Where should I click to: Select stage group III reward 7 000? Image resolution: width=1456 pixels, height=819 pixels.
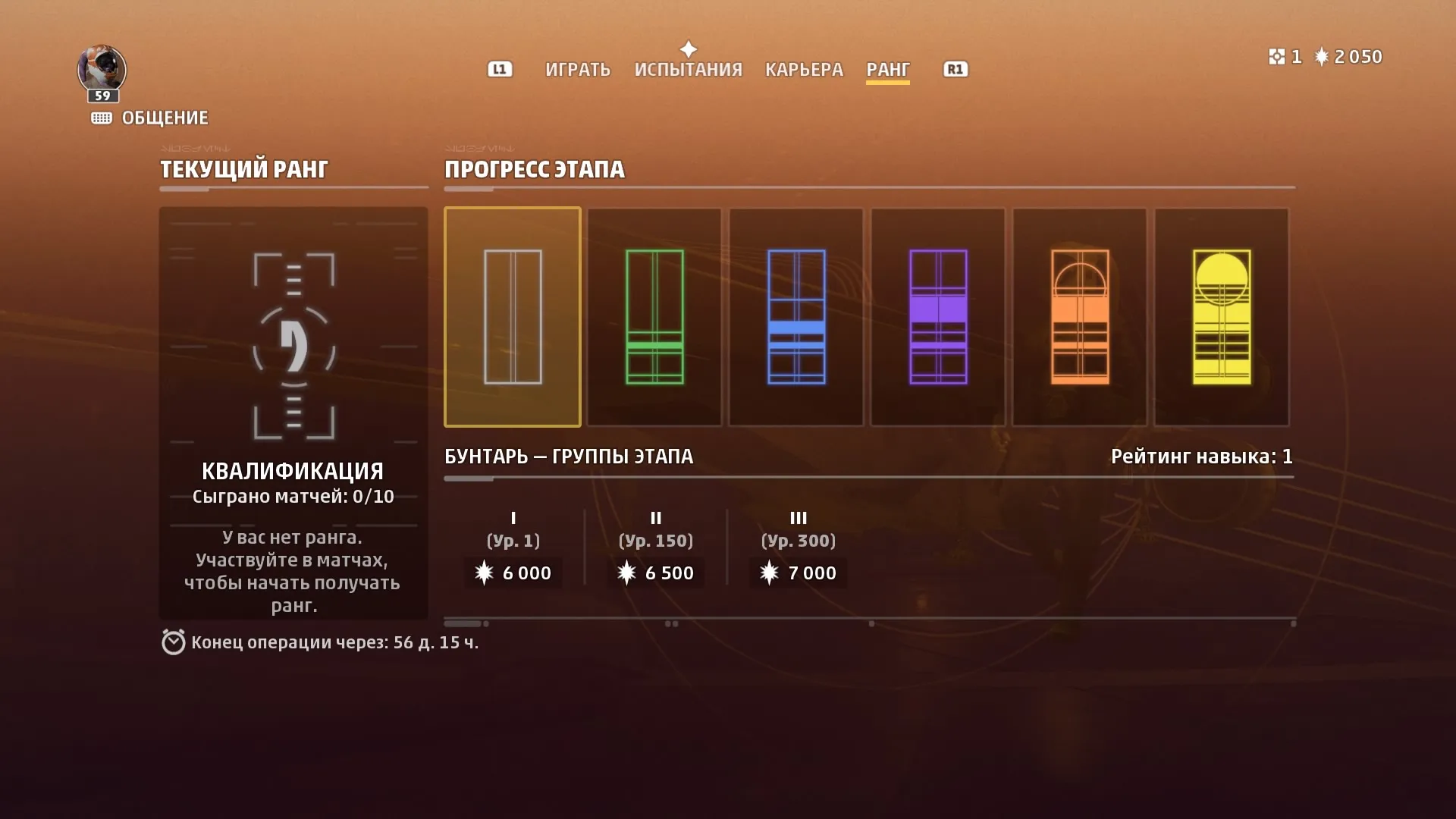pyautogui.click(x=799, y=573)
